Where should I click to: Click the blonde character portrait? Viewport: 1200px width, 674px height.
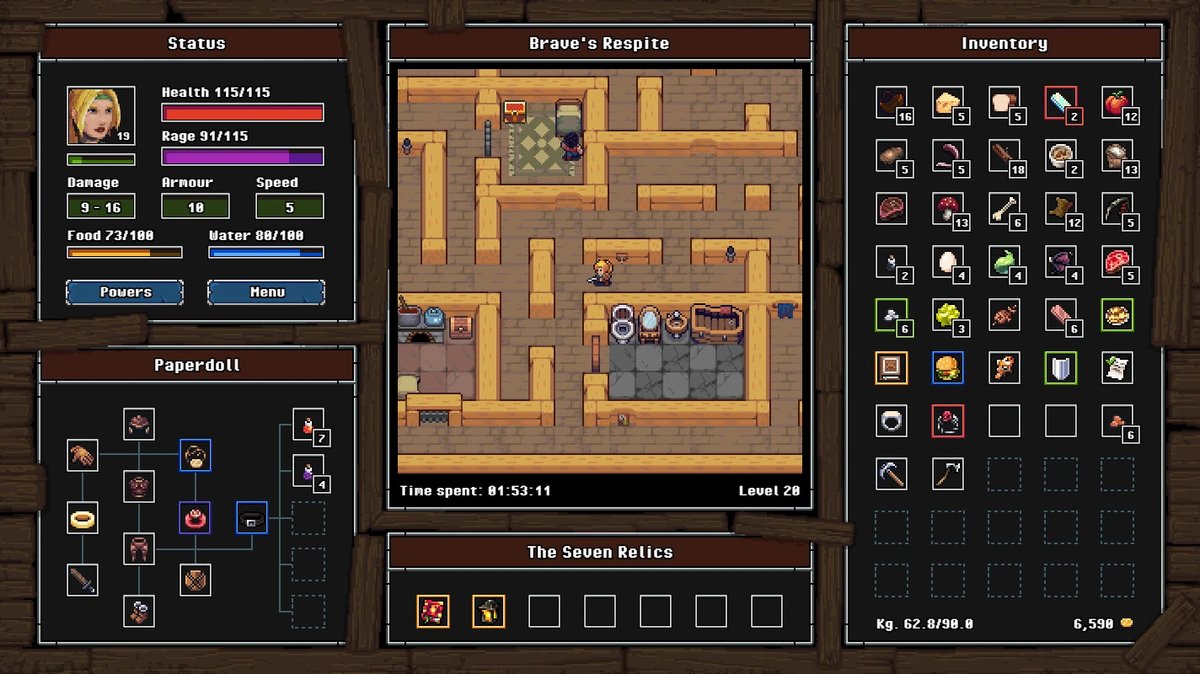pos(101,116)
